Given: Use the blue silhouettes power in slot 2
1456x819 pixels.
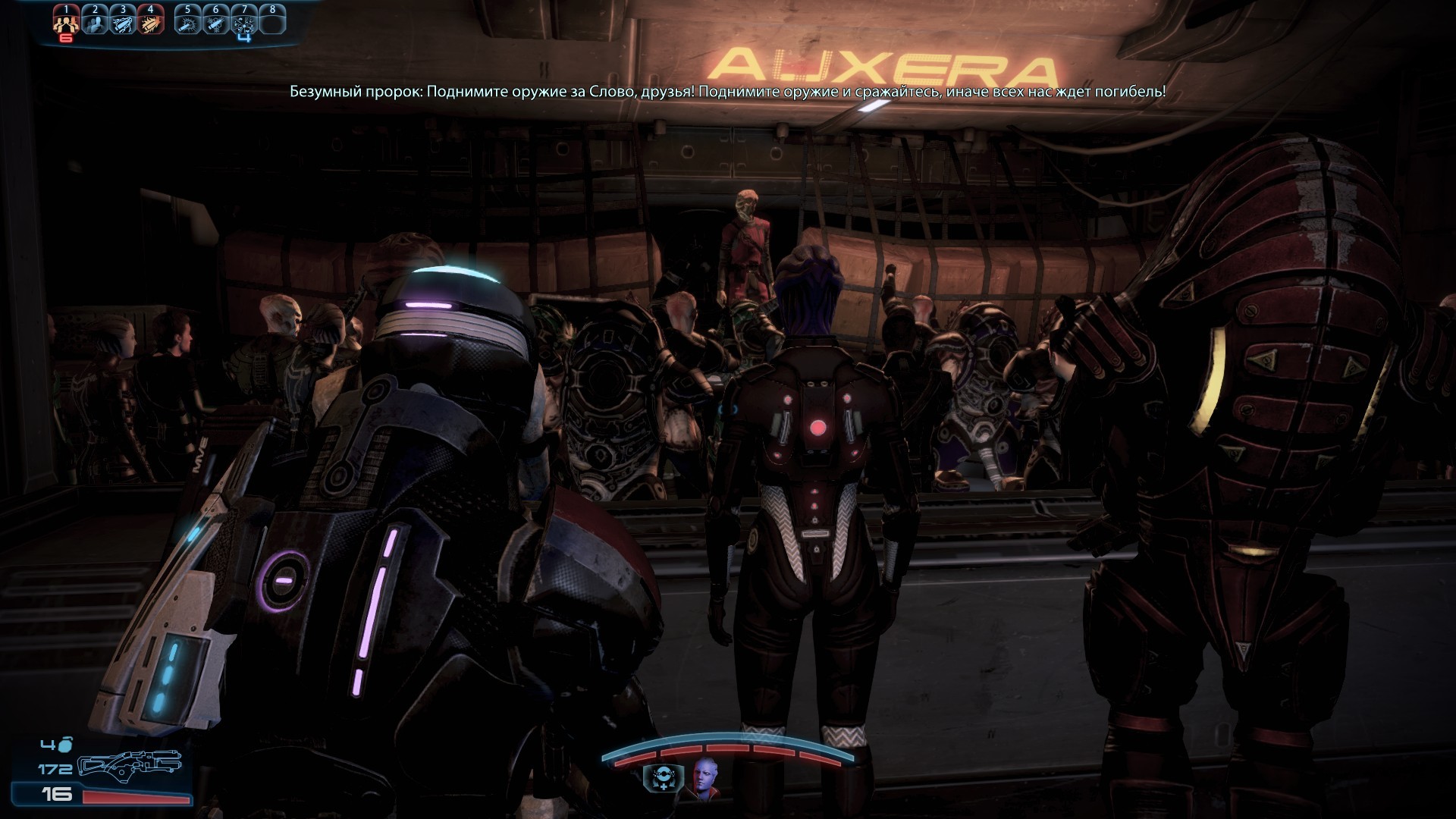Looking at the screenshot, I should point(95,24).
